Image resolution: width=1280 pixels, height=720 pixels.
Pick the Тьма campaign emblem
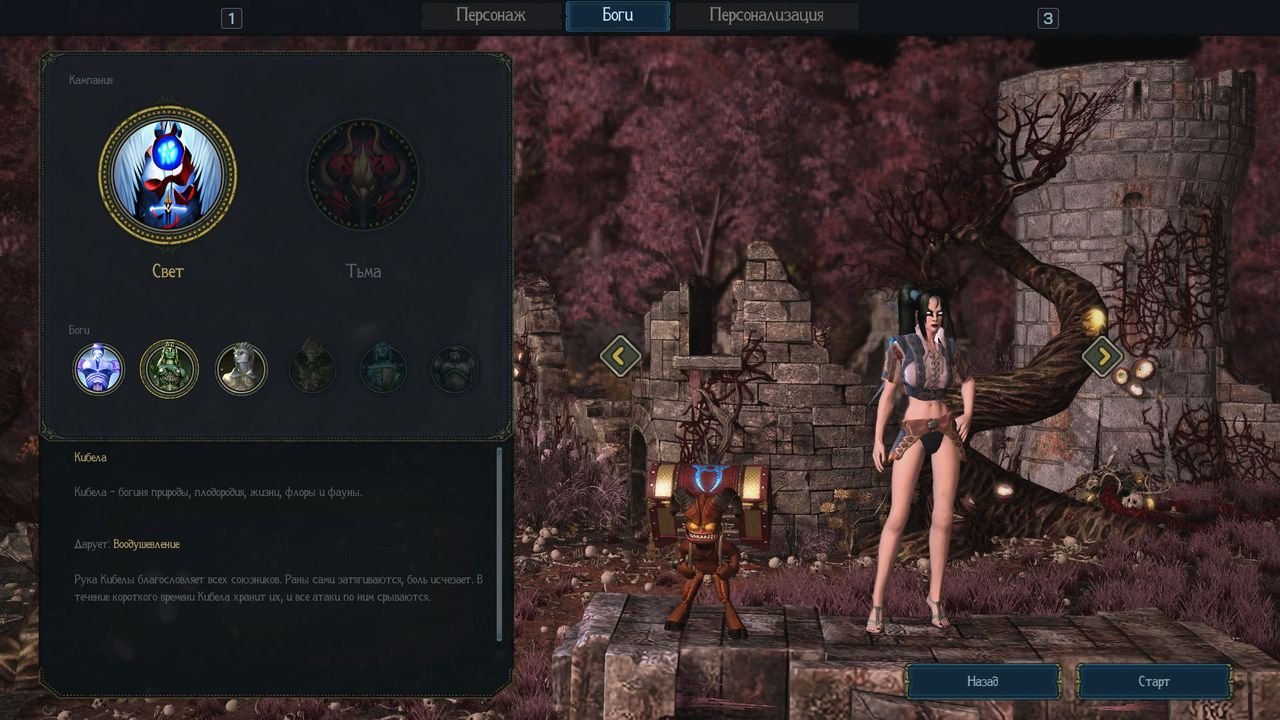pyautogui.click(x=363, y=175)
